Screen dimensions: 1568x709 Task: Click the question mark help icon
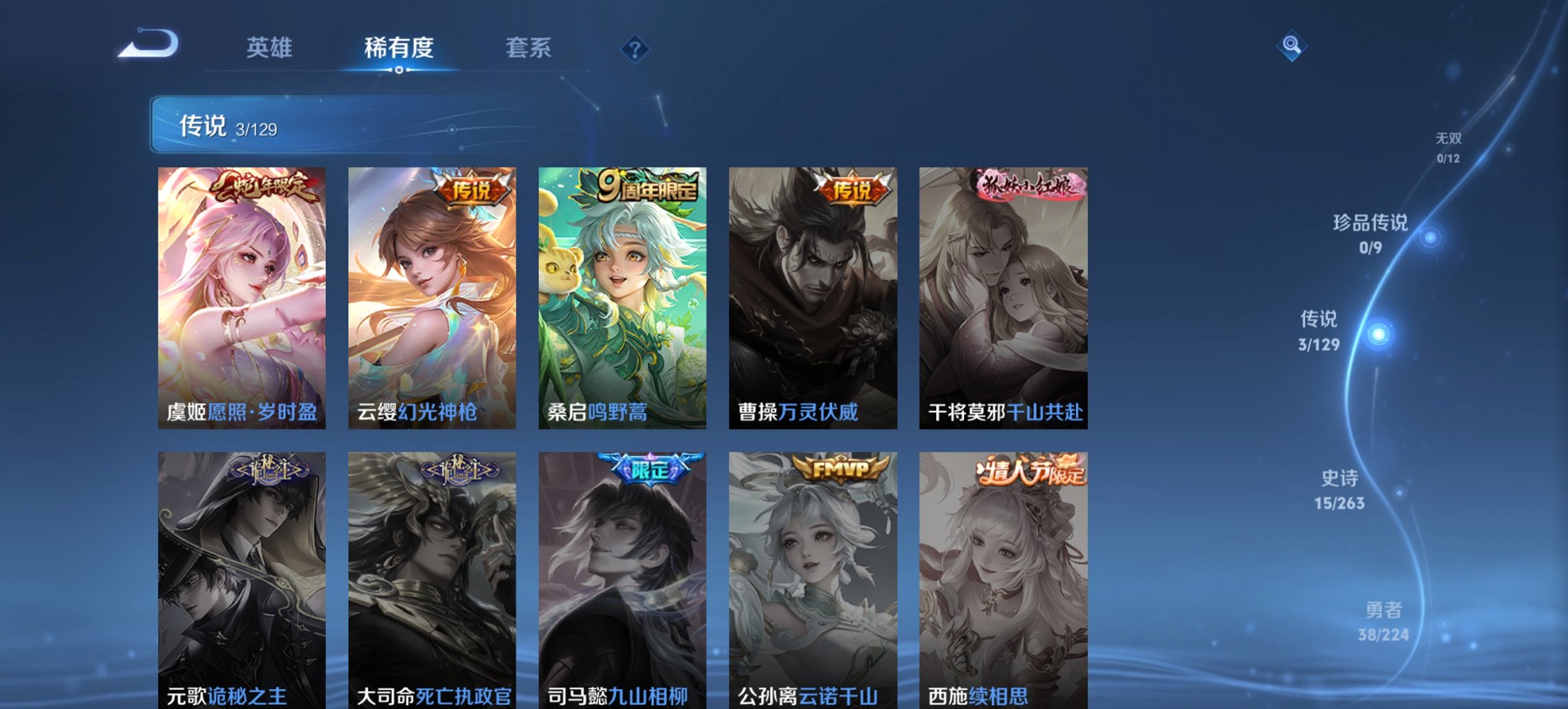pyautogui.click(x=635, y=49)
